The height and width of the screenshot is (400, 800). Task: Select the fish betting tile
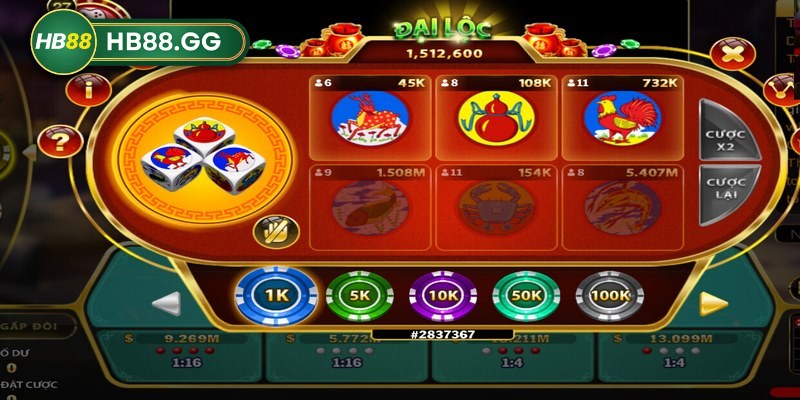[x=370, y=207]
